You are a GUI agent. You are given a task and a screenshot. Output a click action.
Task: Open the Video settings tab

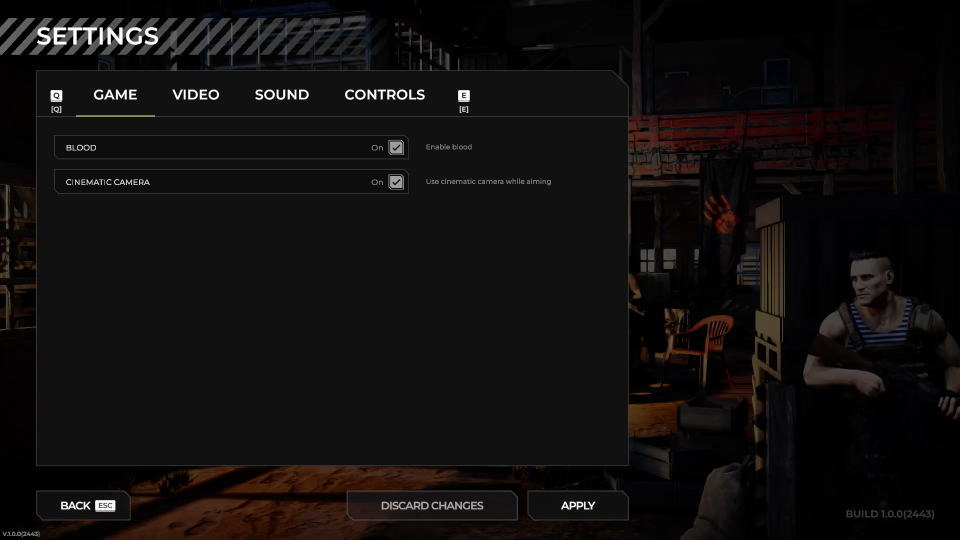pyautogui.click(x=196, y=95)
